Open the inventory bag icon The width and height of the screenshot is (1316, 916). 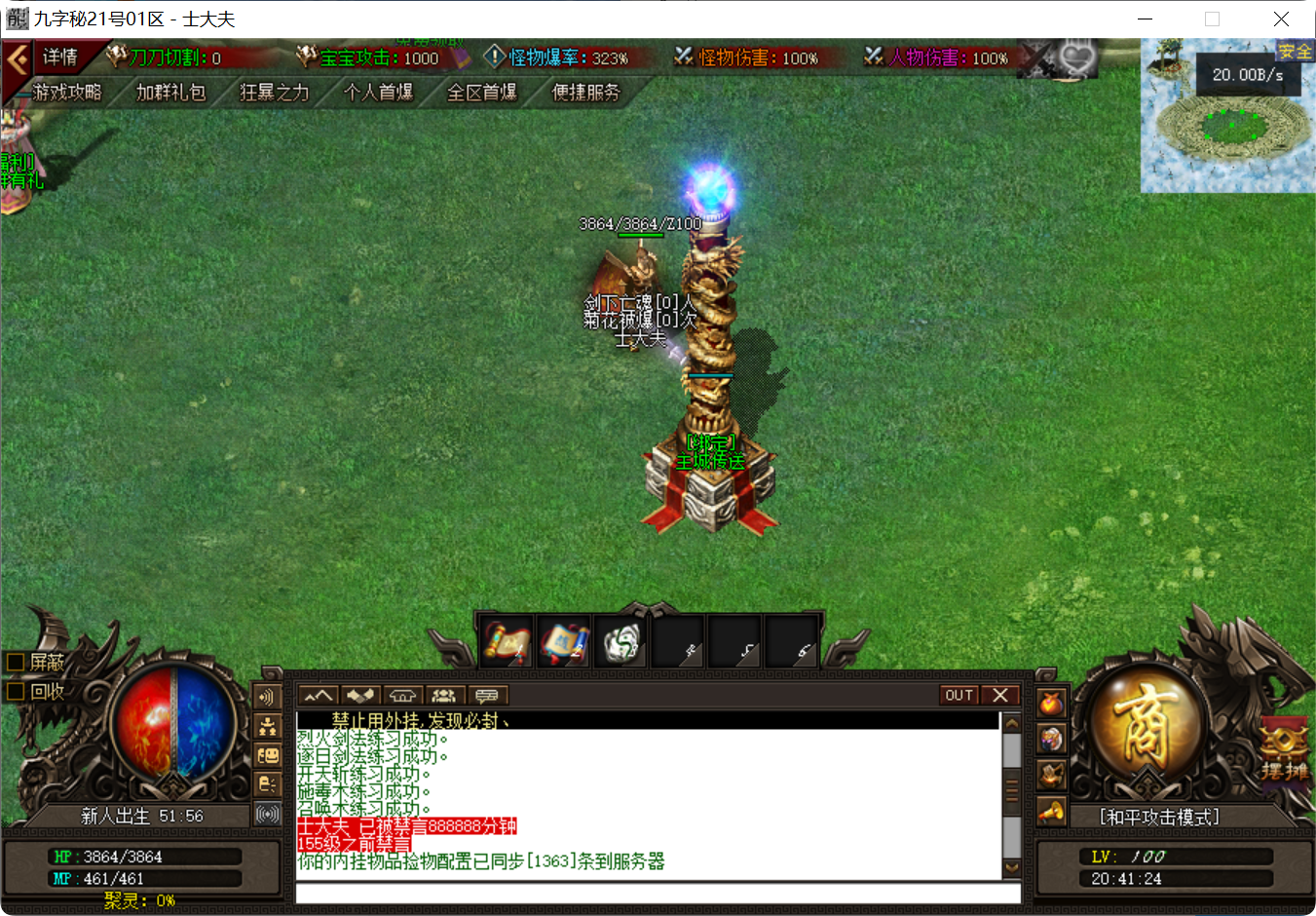click(1051, 702)
